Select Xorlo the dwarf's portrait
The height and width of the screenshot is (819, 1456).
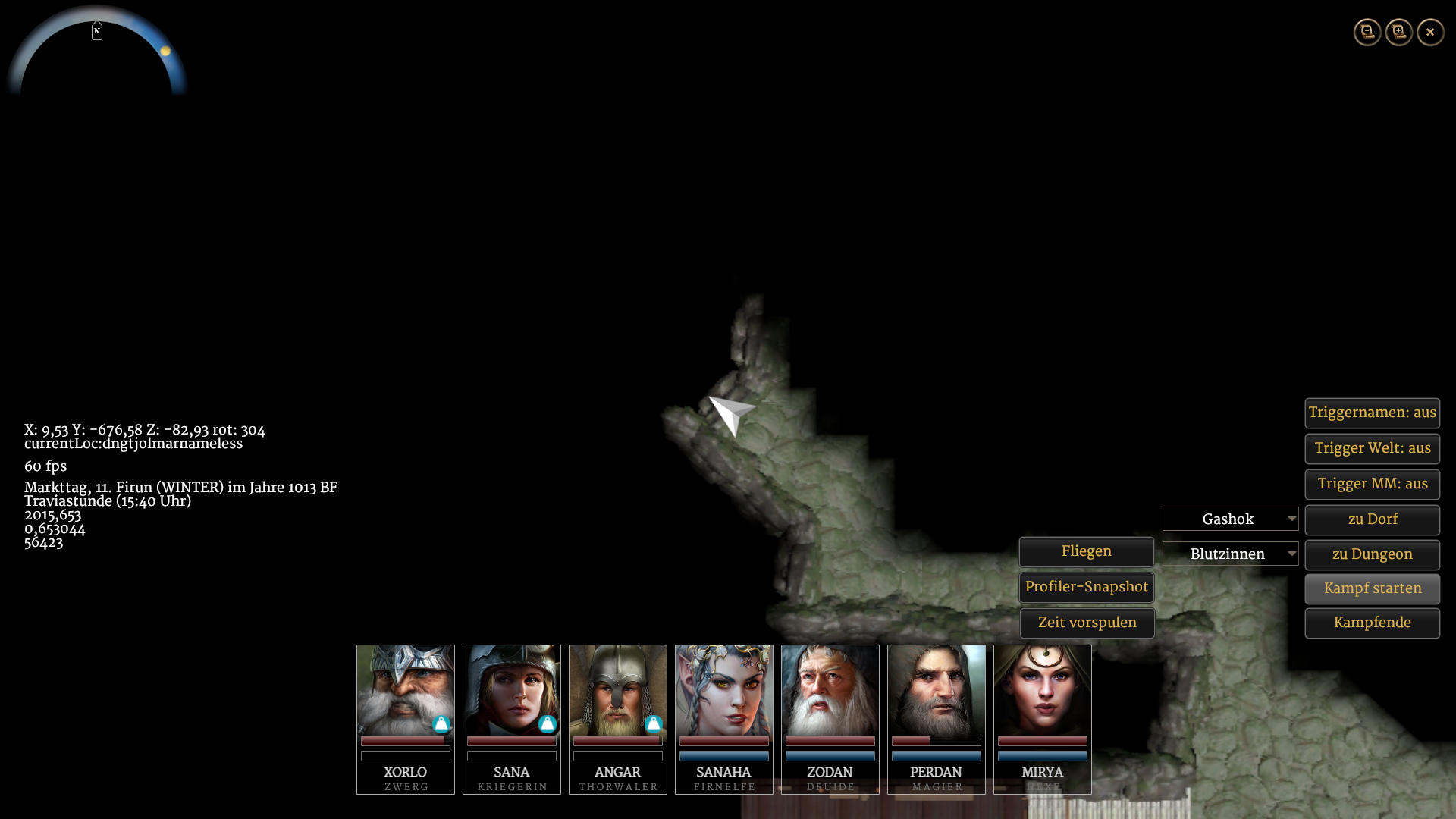tap(406, 690)
